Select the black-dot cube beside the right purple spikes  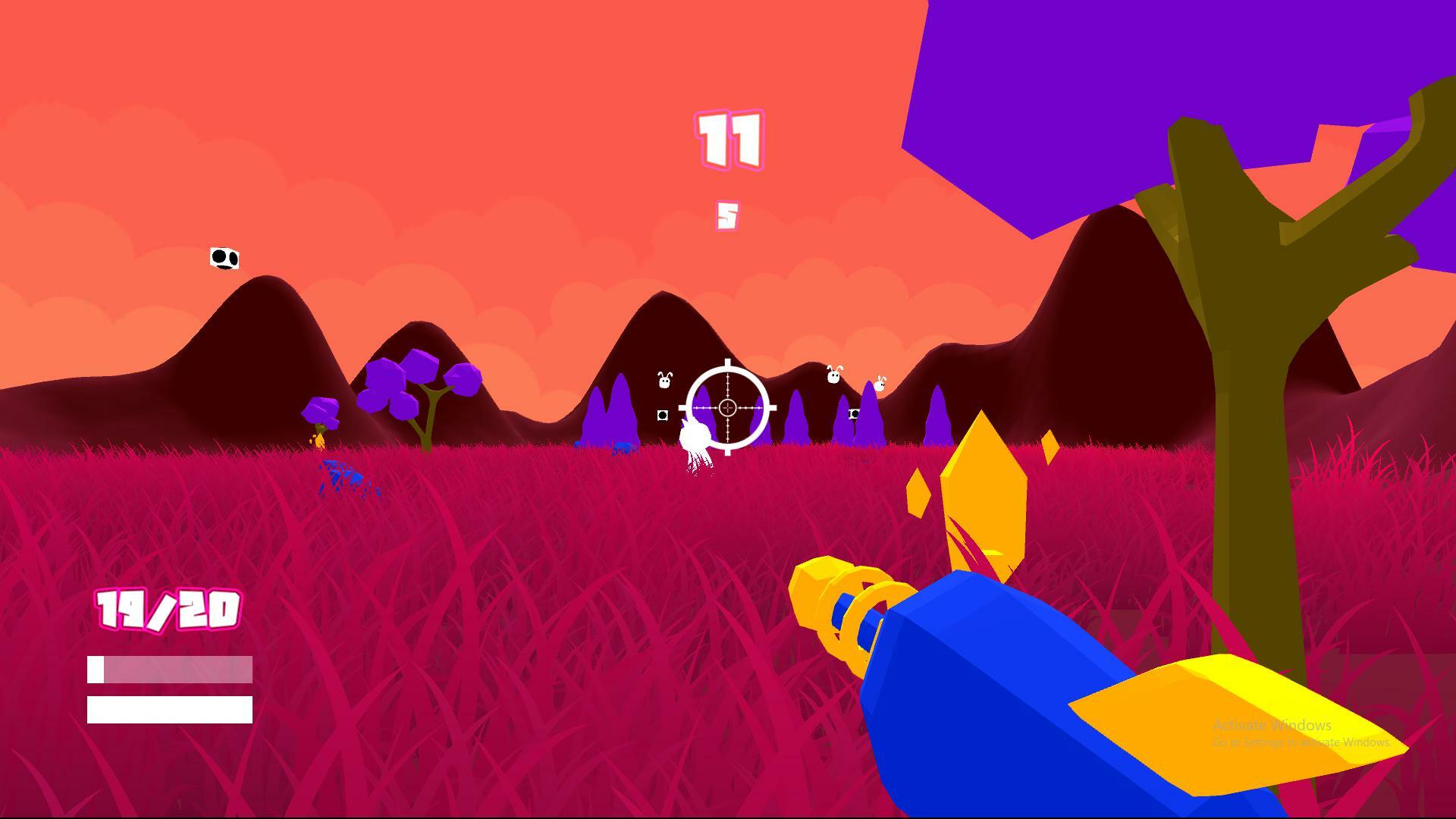tap(853, 414)
